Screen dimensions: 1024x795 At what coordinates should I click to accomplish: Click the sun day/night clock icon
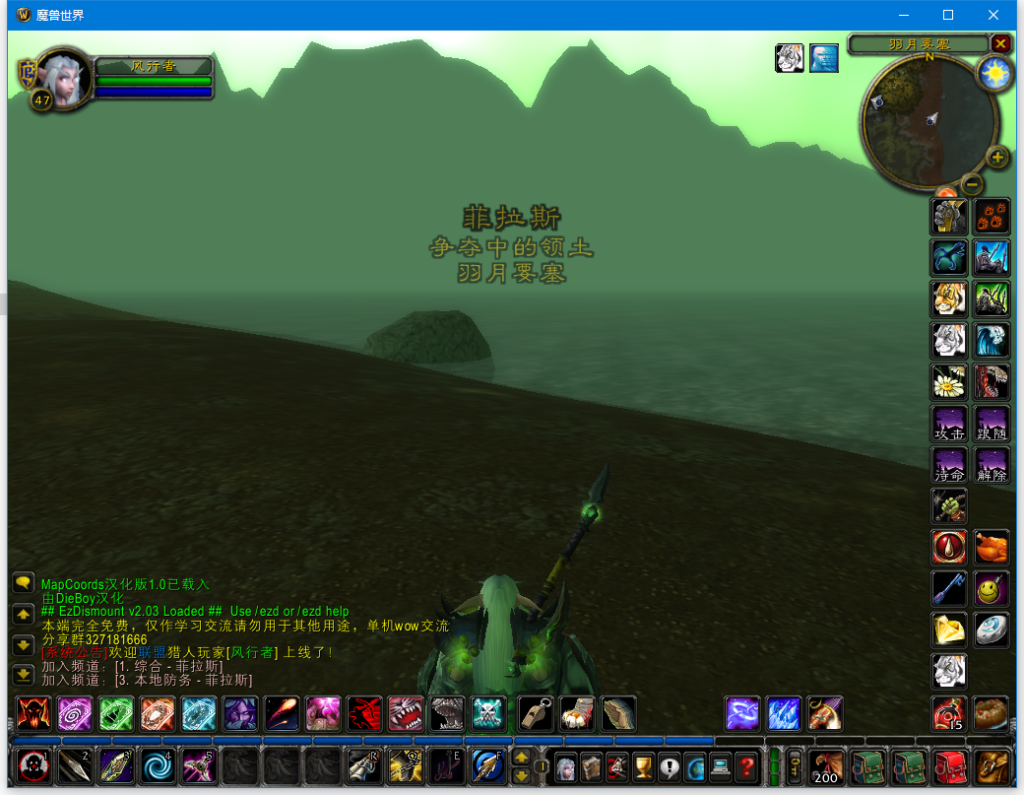[995, 73]
